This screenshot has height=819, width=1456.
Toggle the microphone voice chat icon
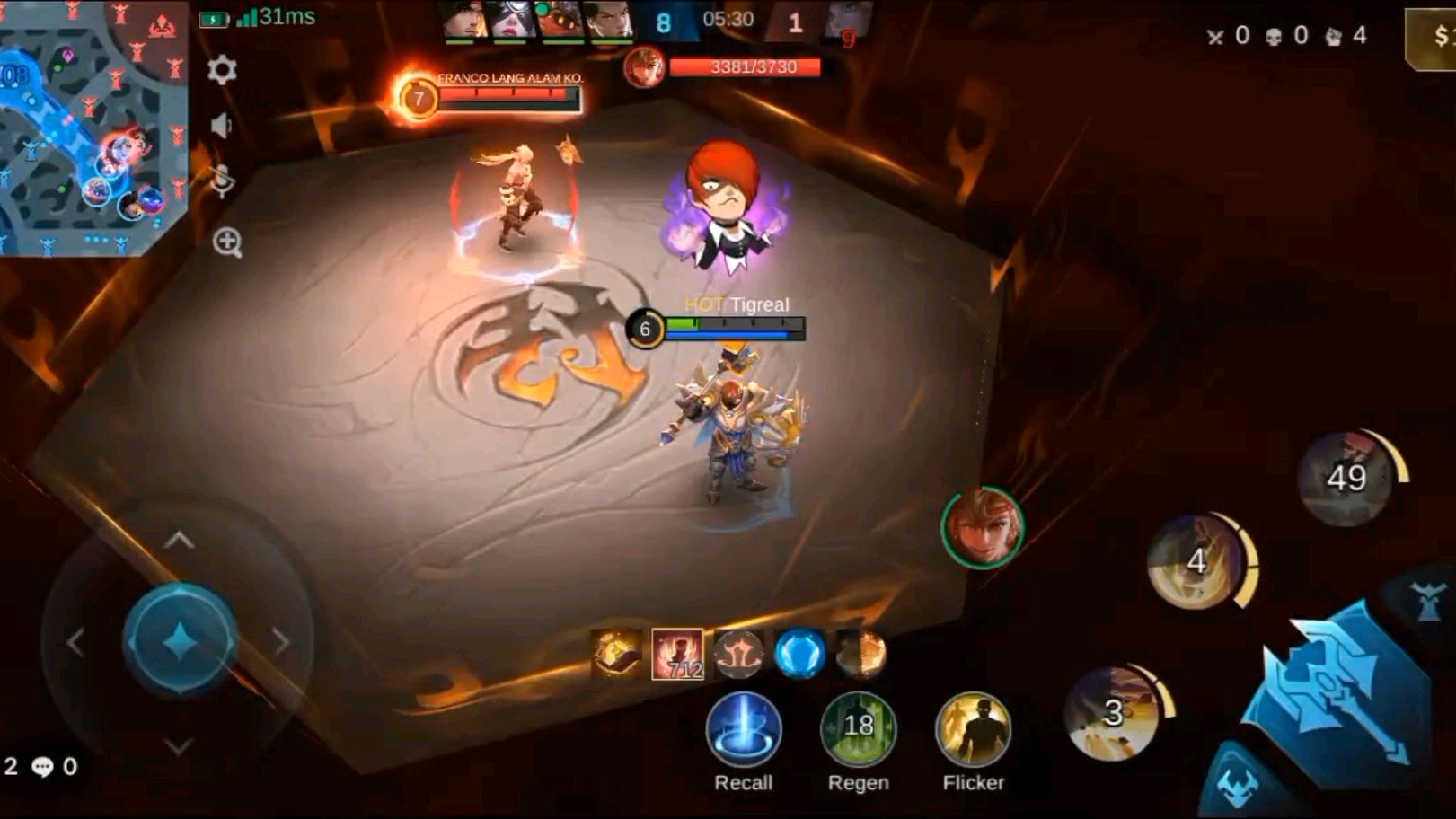coord(222,181)
